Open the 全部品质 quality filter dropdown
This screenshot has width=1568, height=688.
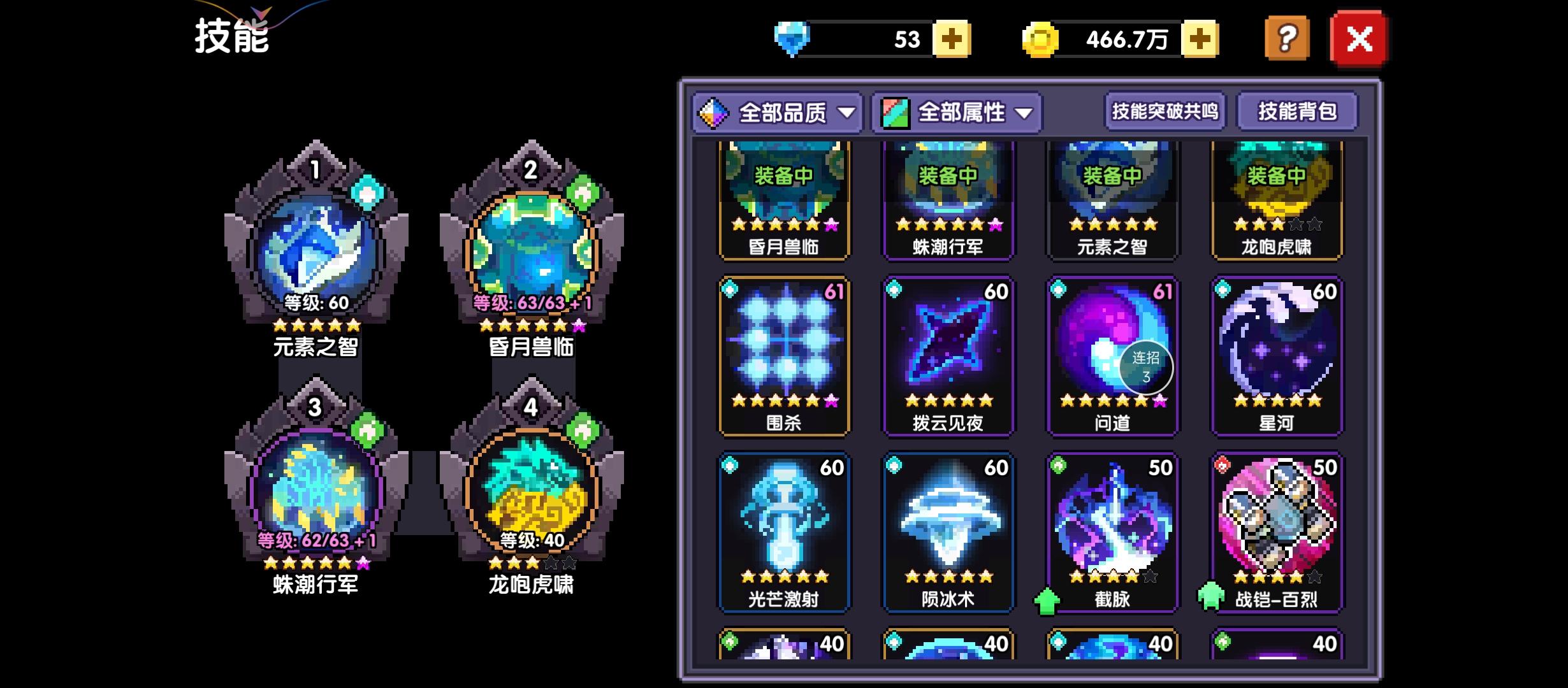778,112
